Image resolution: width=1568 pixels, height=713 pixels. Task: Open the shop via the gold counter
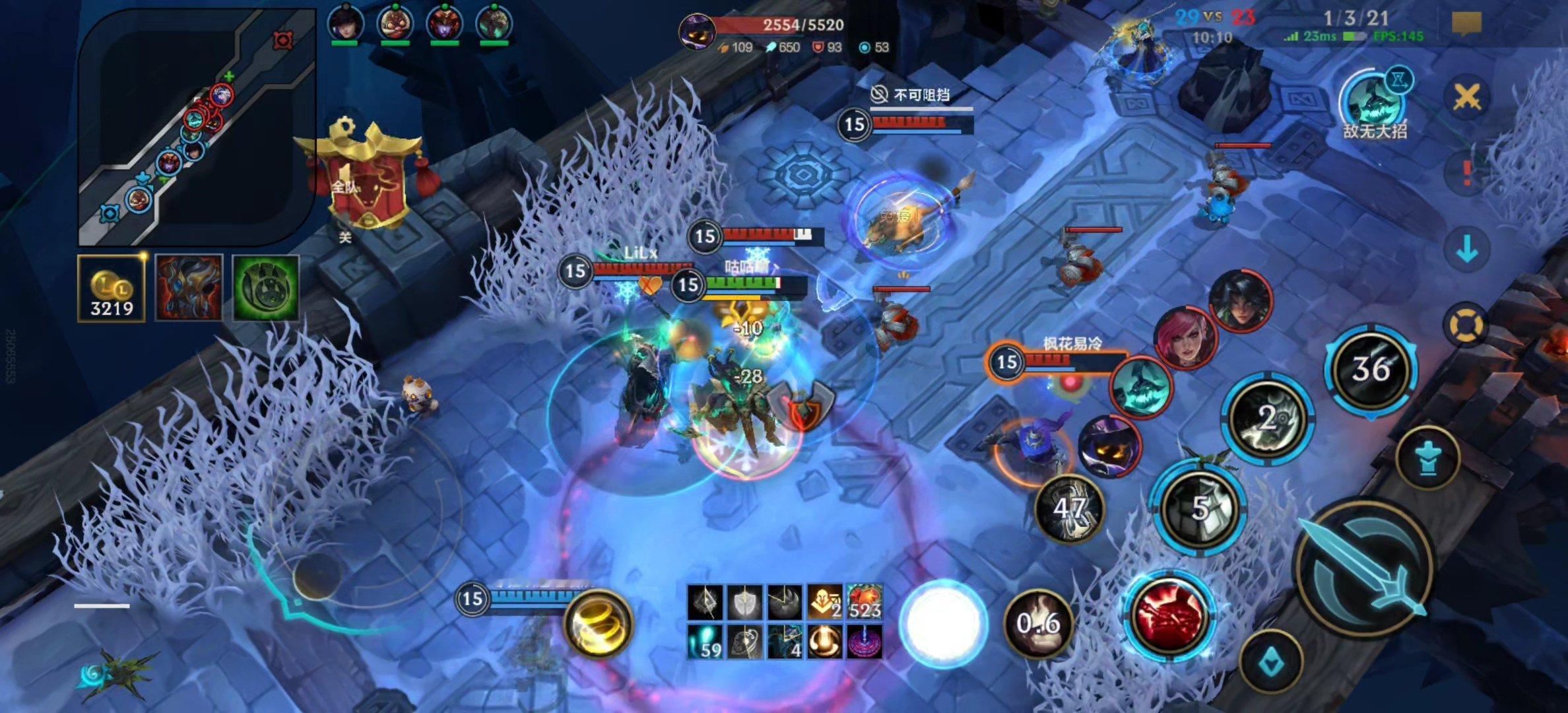click(x=112, y=289)
